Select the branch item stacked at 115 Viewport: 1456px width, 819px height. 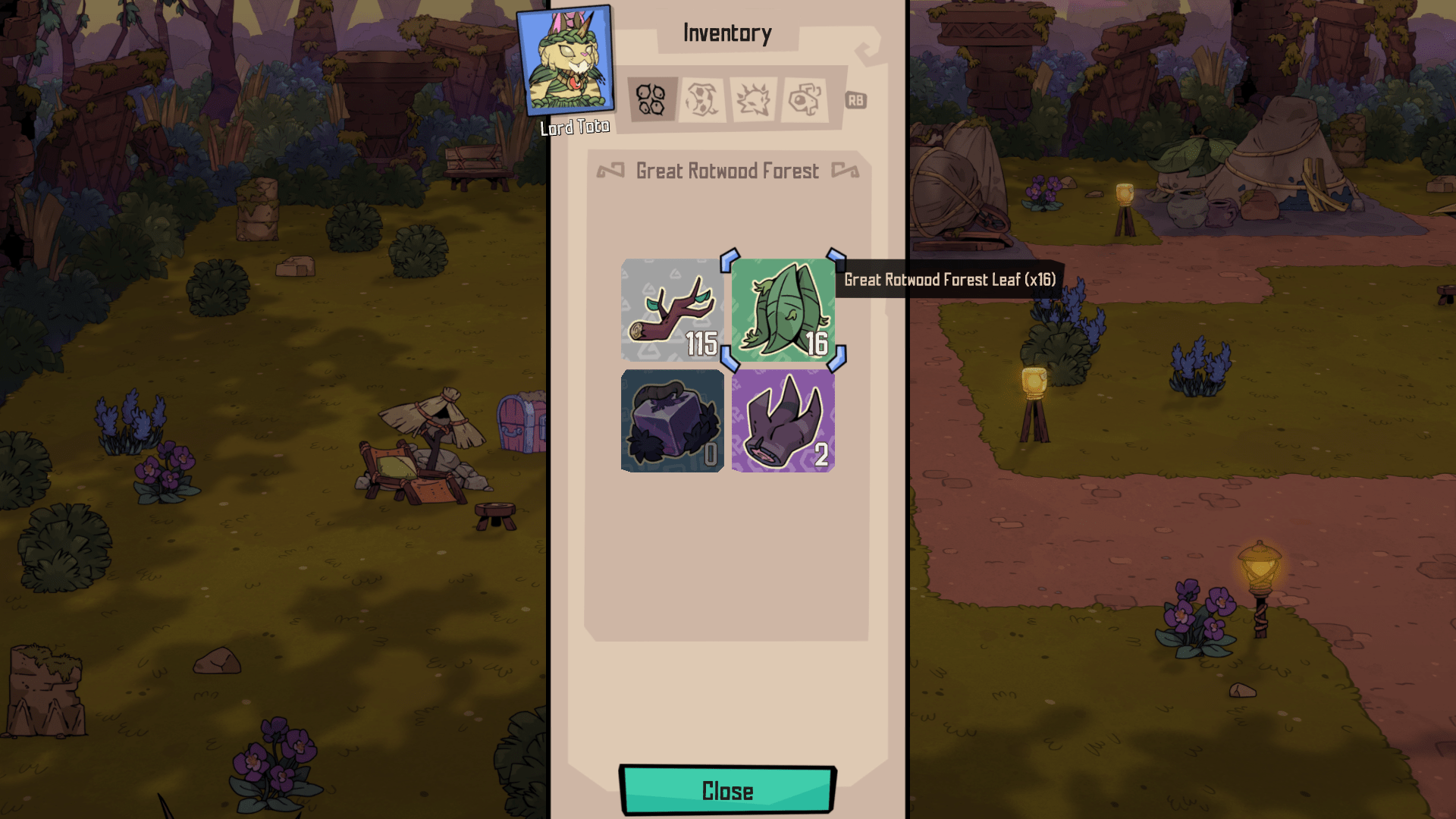click(x=671, y=311)
